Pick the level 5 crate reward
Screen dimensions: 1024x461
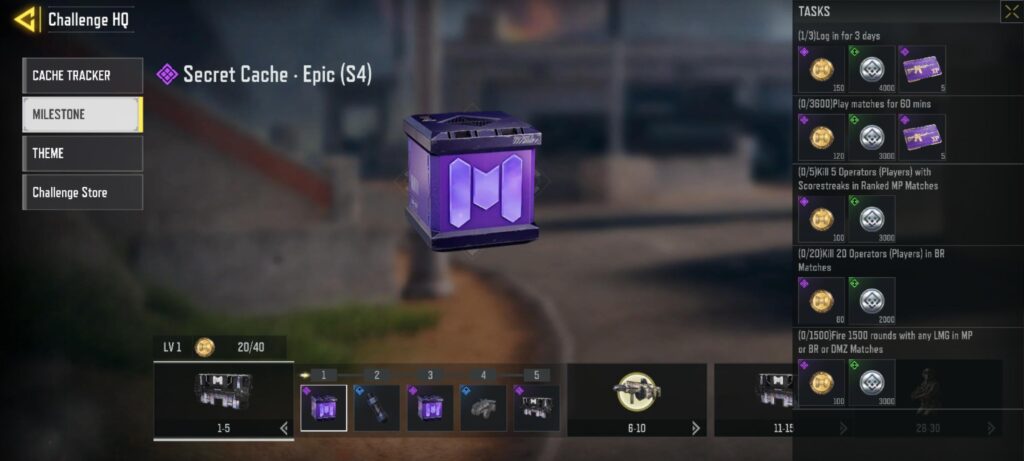click(536, 408)
